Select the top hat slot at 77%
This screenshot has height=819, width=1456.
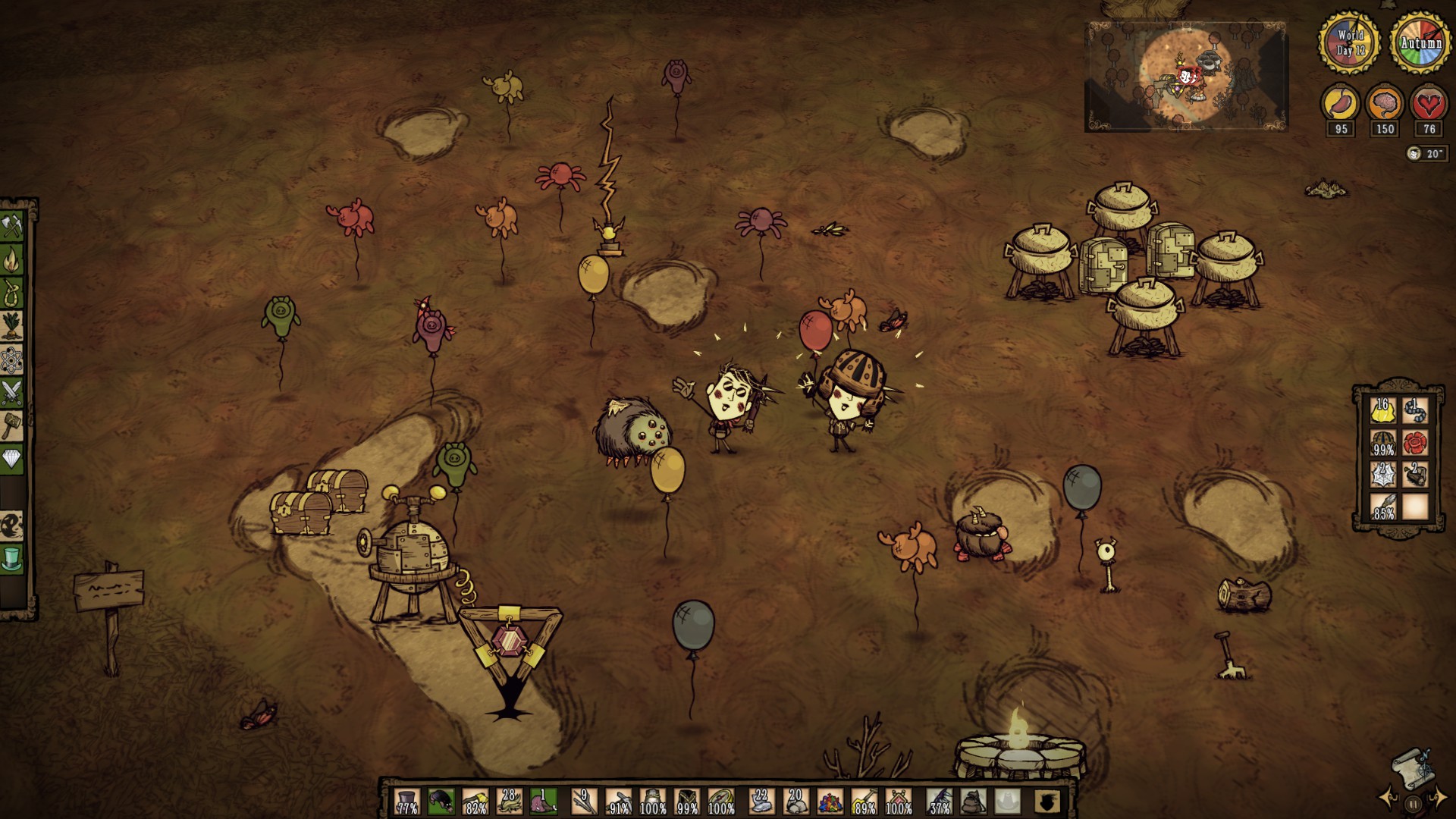click(x=407, y=801)
